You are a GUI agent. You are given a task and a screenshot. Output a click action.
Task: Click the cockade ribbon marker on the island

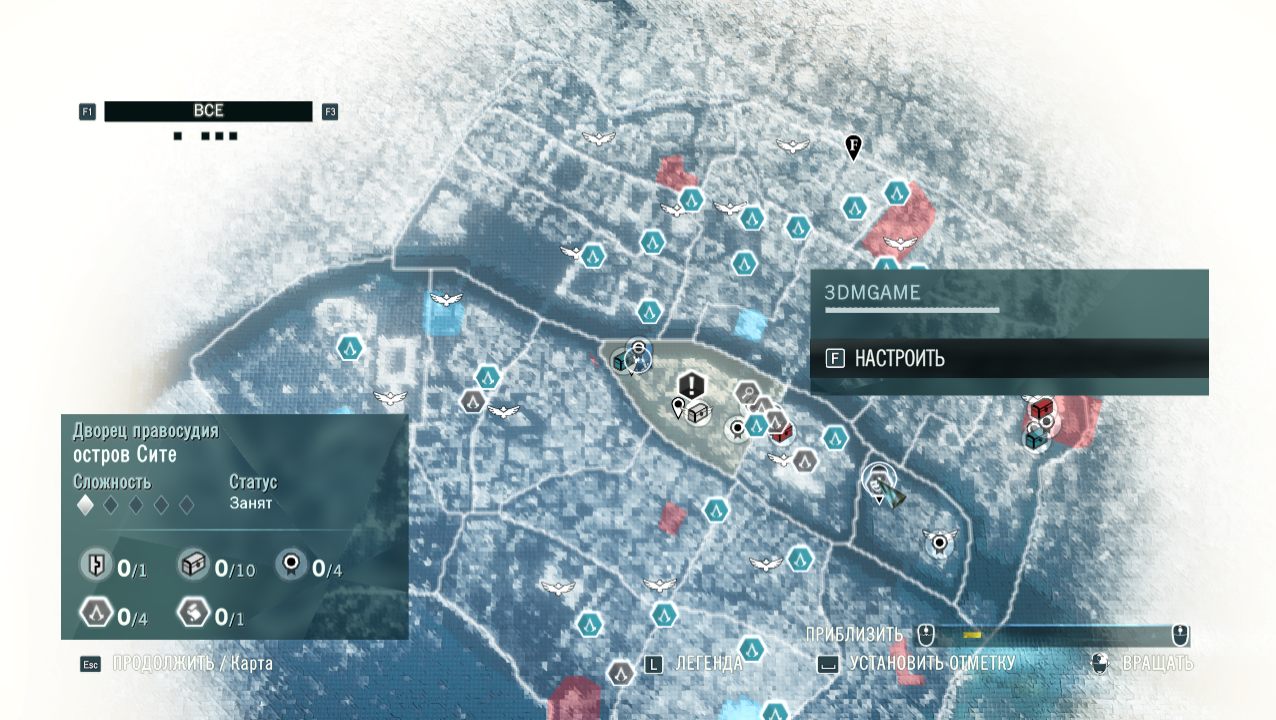click(738, 428)
